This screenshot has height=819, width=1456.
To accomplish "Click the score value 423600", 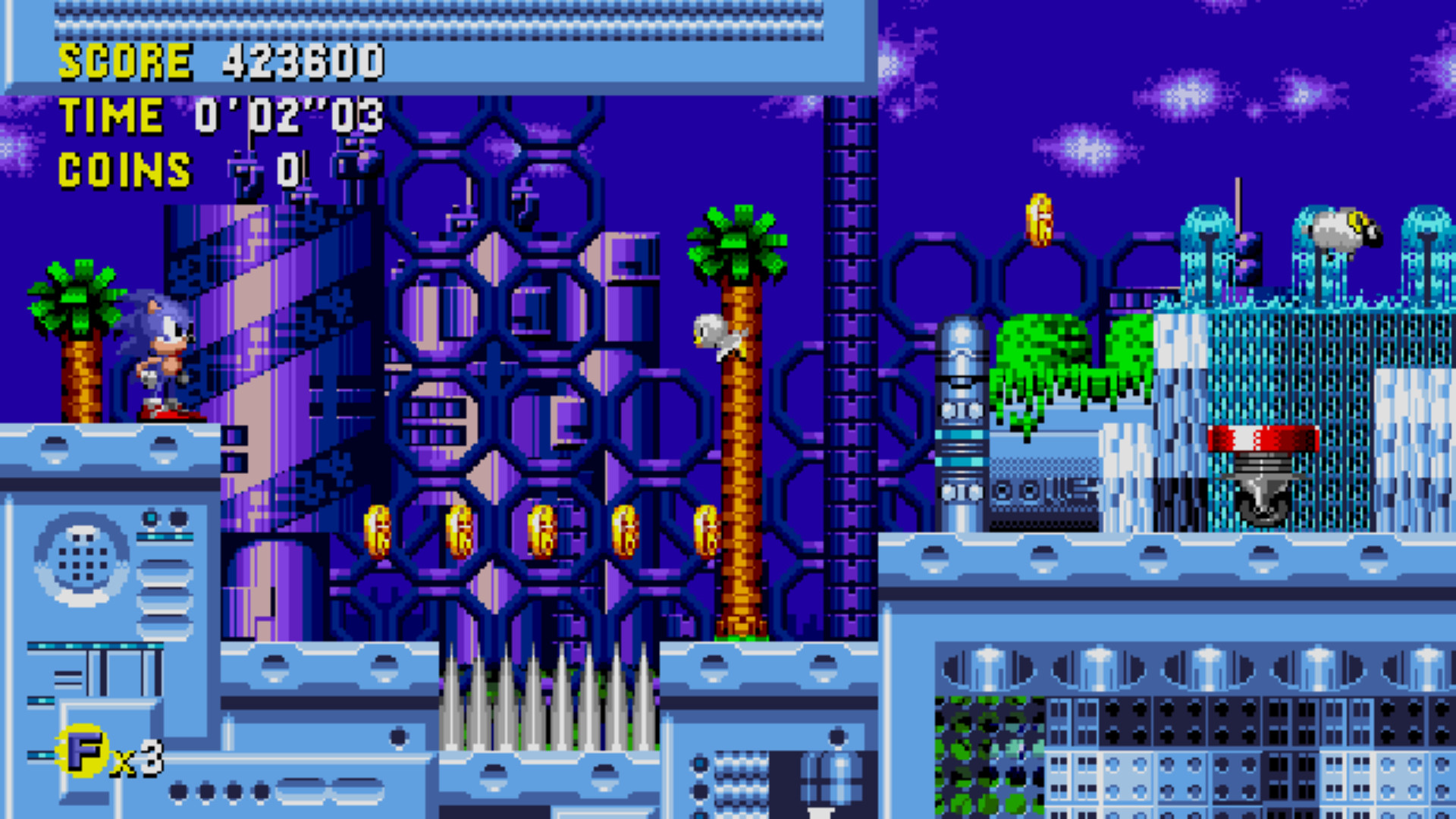I will 303,61.
